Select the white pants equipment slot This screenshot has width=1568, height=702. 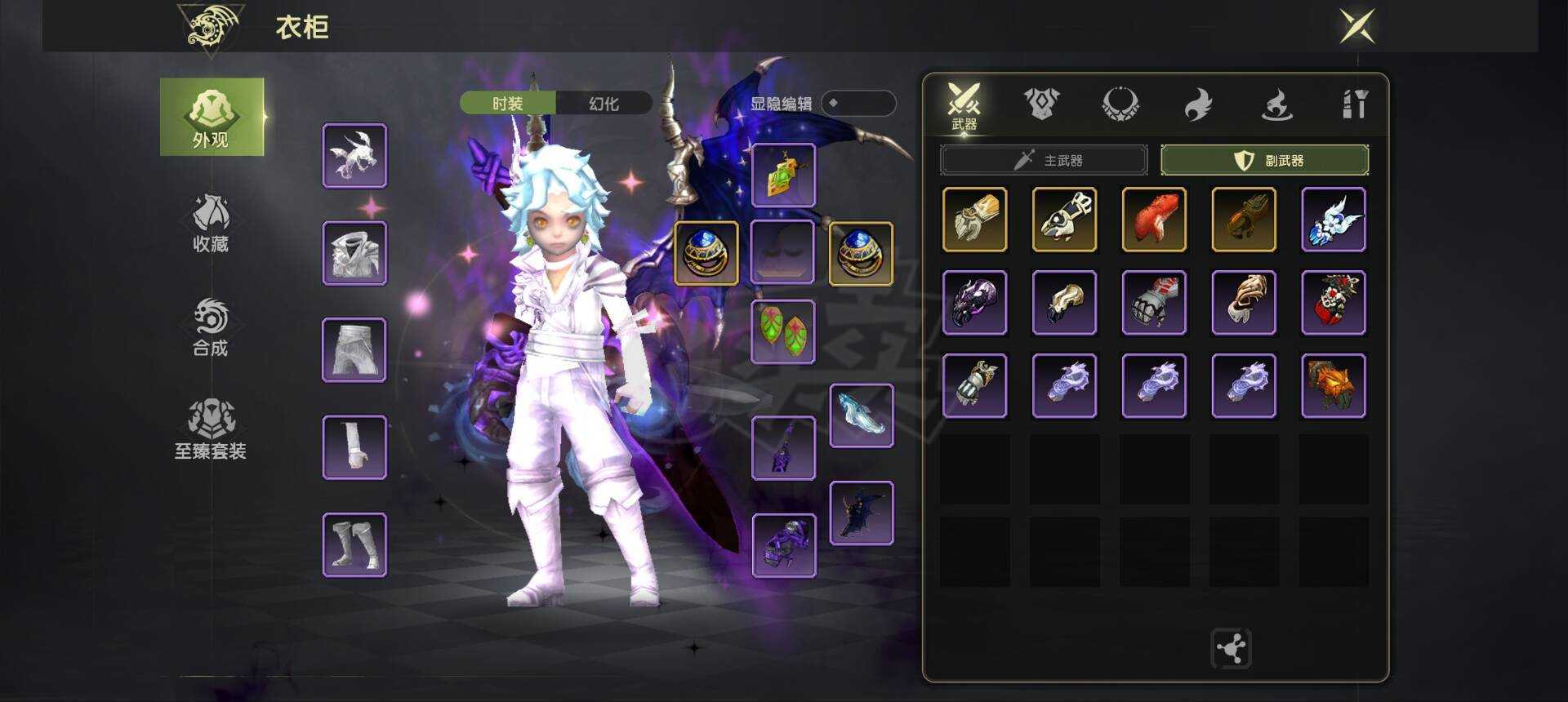(354, 350)
